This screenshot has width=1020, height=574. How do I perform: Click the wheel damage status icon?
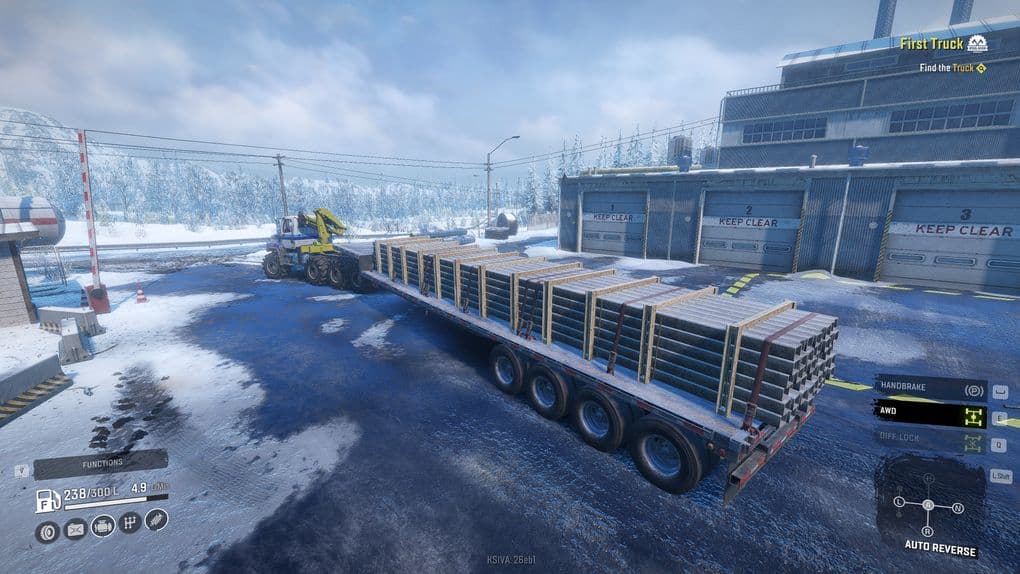47,531
